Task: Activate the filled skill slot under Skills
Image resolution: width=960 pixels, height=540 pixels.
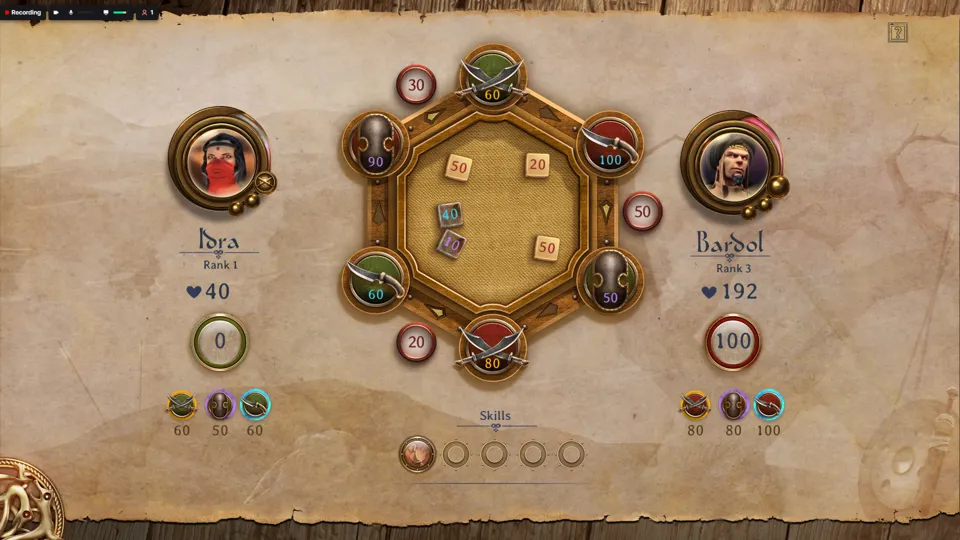Action: (x=417, y=454)
